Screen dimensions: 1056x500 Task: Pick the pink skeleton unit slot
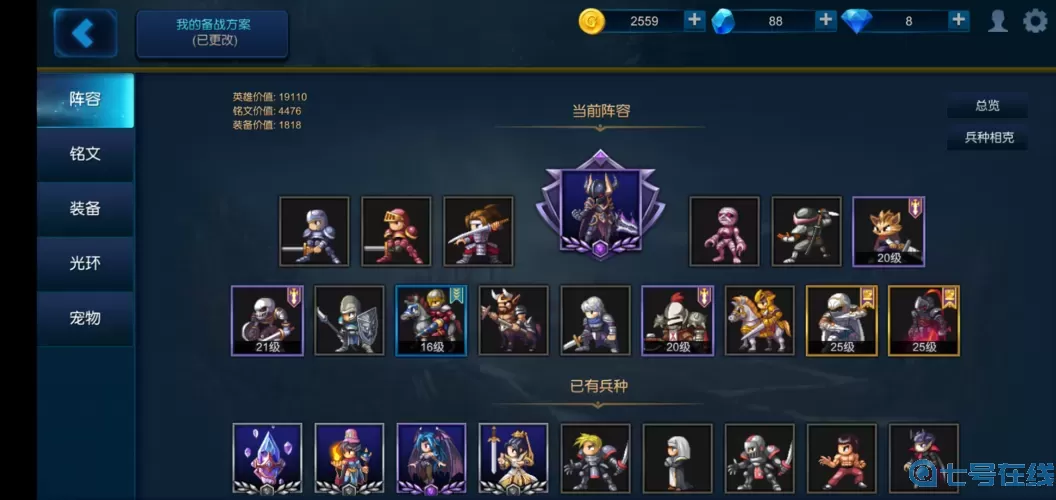click(724, 231)
